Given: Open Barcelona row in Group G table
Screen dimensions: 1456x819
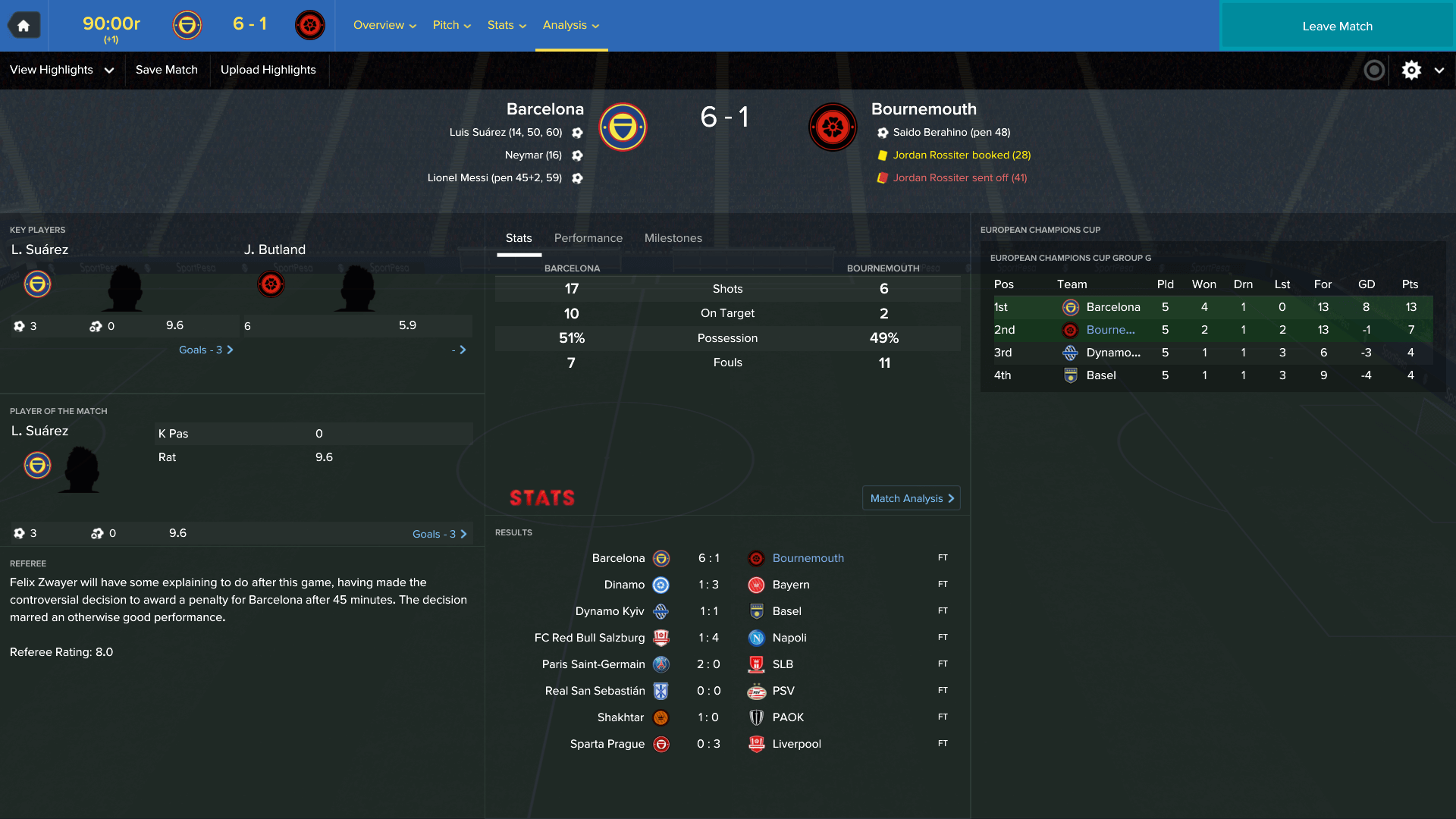Looking at the screenshot, I should click(1112, 307).
